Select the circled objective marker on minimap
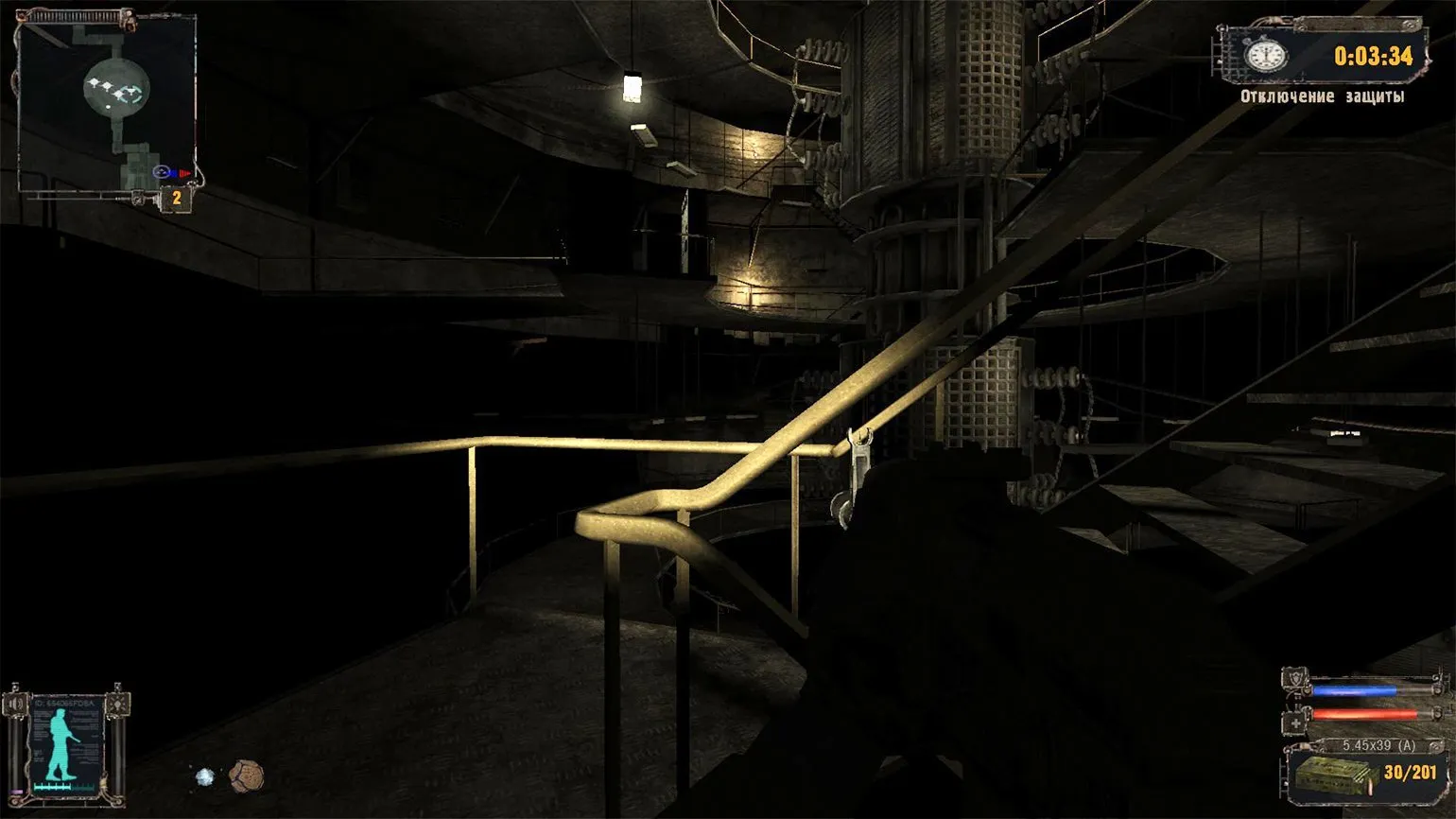The image size is (1456, 819). click(x=162, y=172)
